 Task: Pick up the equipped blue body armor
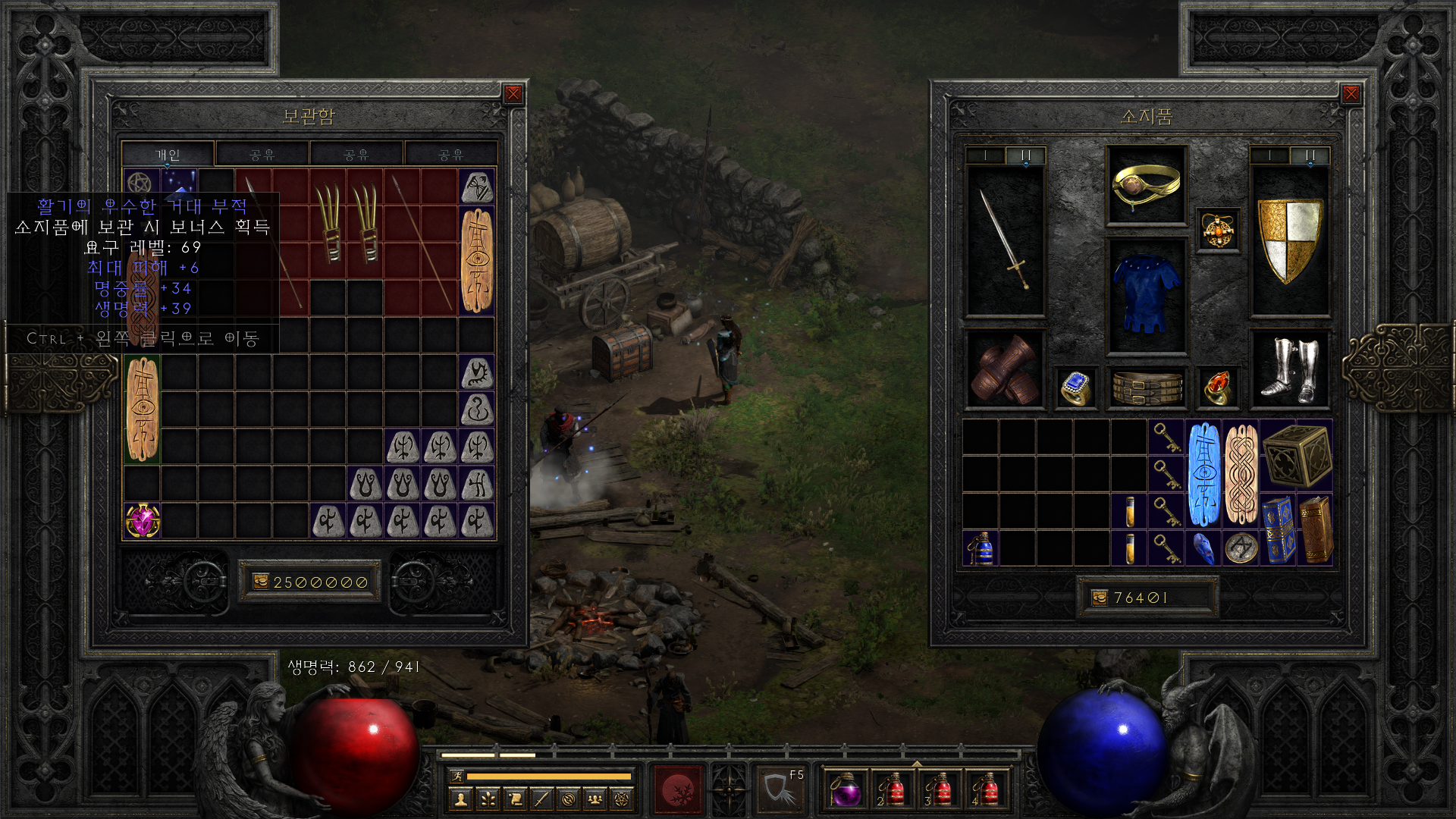coord(1147,294)
